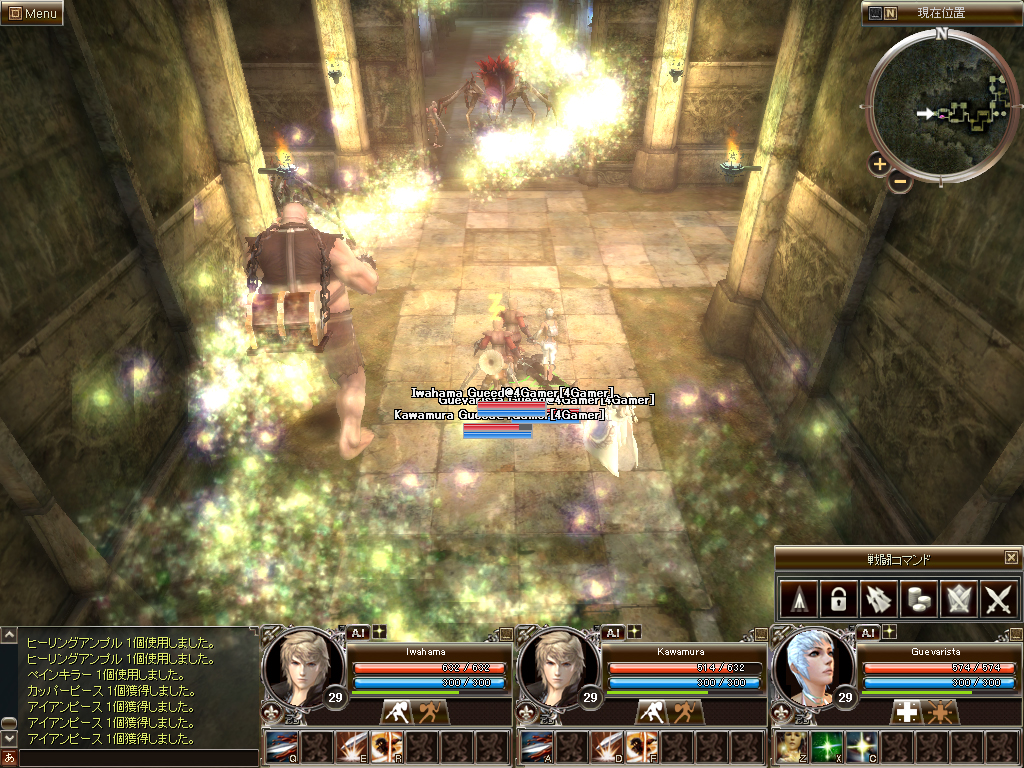Select the padlock battle command

click(x=837, y=599)
